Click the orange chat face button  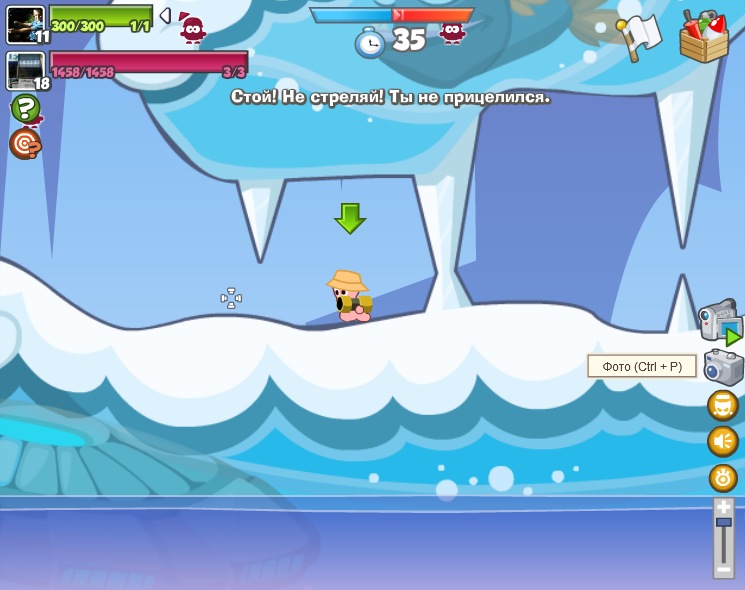click(723, 405)
